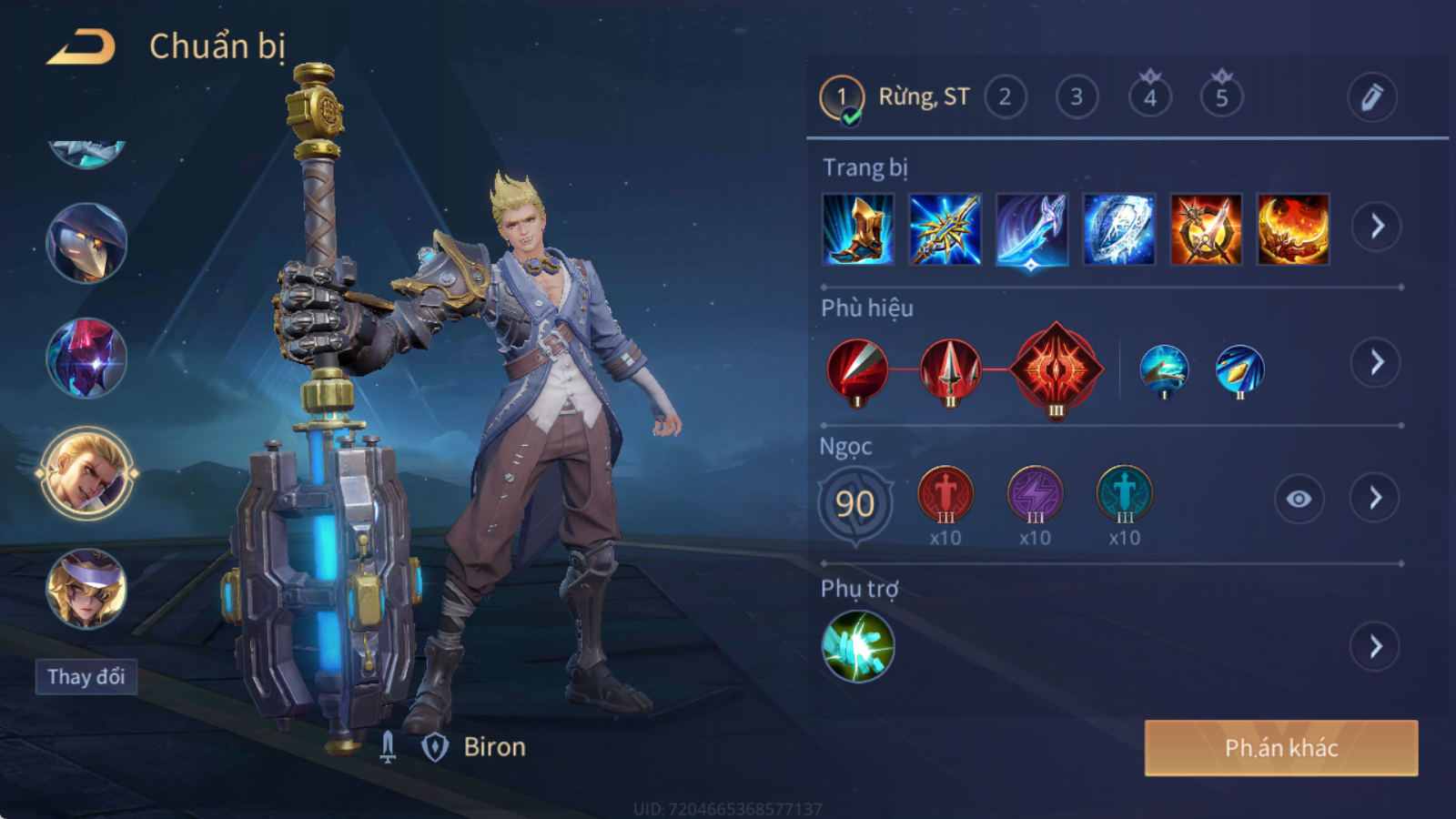Select the green Phụ trợ support spell
The height and width of the screenshot is (819, 1456).
[x=857, y=647]
